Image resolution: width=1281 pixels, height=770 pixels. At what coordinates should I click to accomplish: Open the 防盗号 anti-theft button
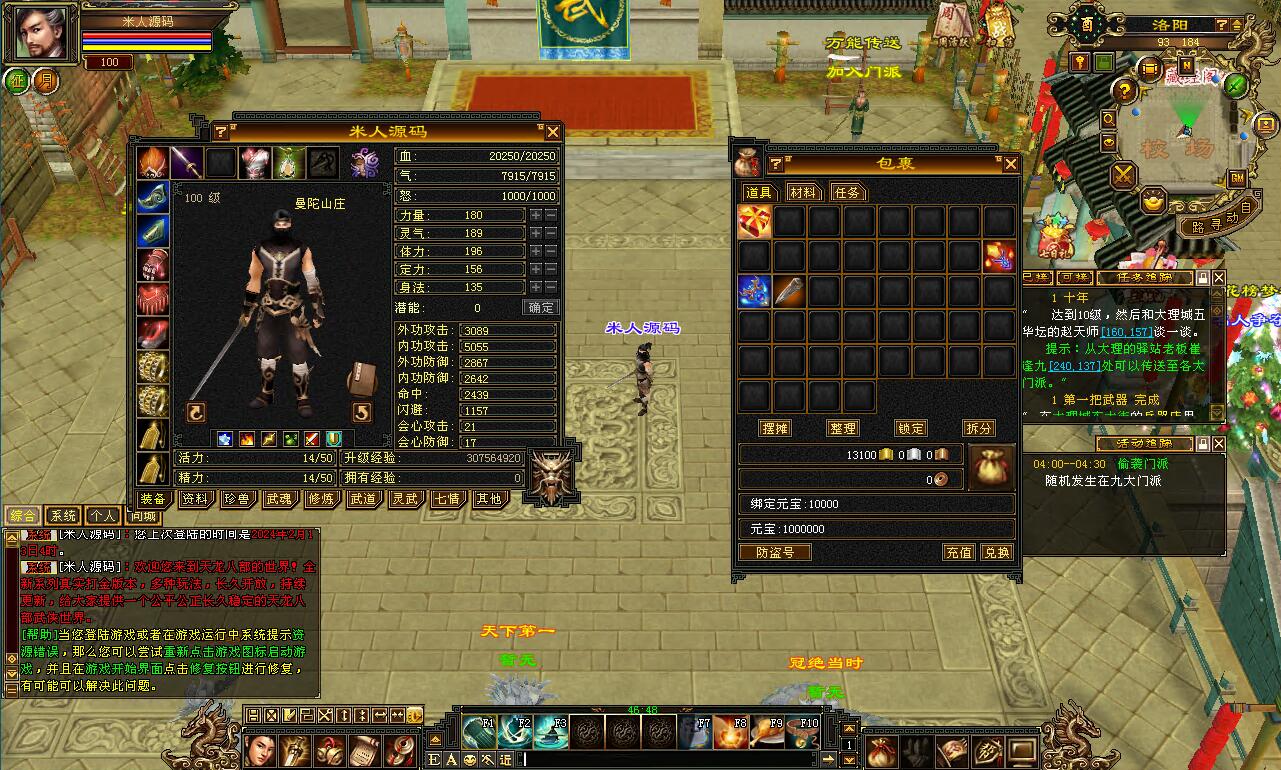775,552
